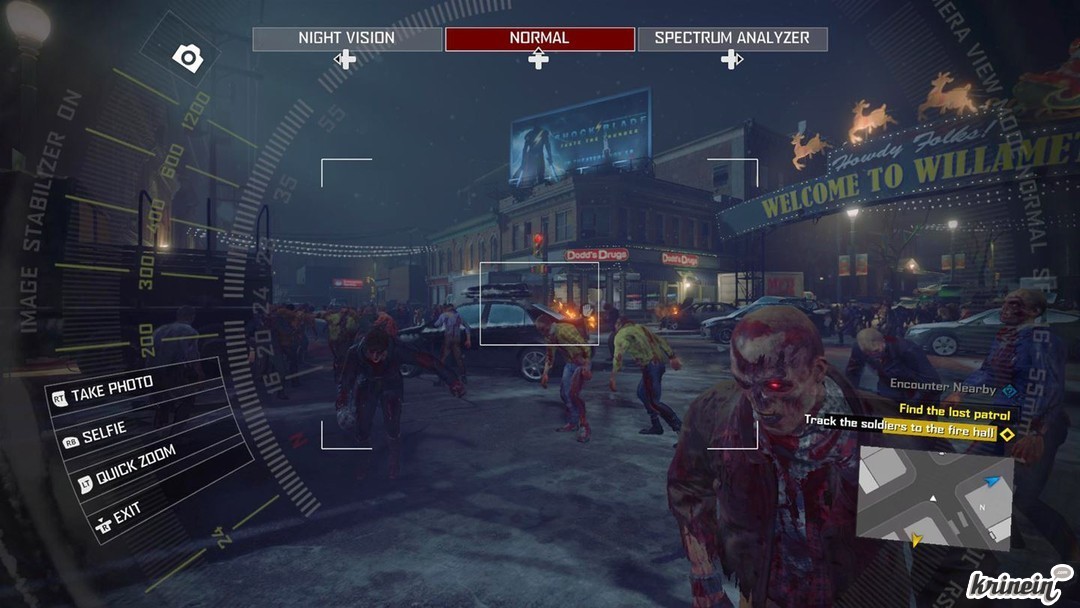Click the camera icon in the corner
This screenshot has width=1080, height=608.
coord(187,58)
